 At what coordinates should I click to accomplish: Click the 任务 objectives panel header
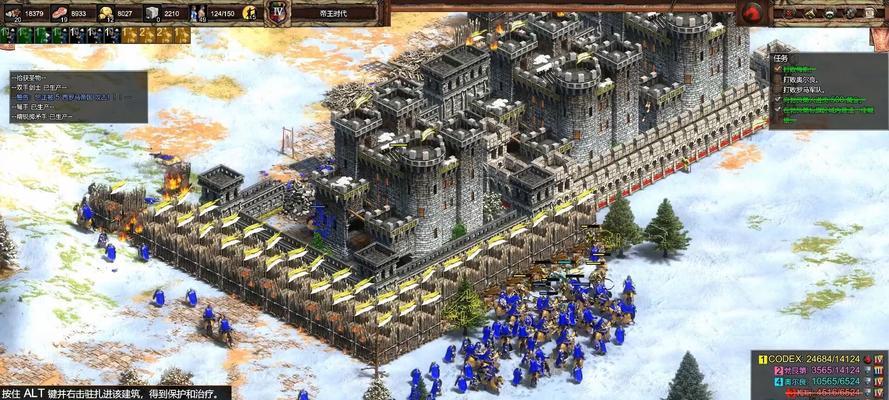tap(782, 58)
